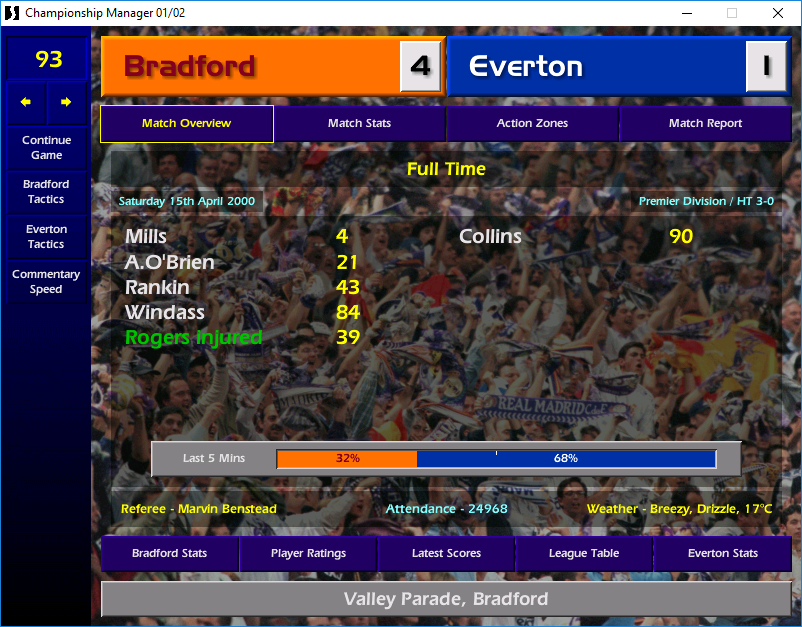Open the League Table
The image size is (802, 627).
click(x=584, y=553)
